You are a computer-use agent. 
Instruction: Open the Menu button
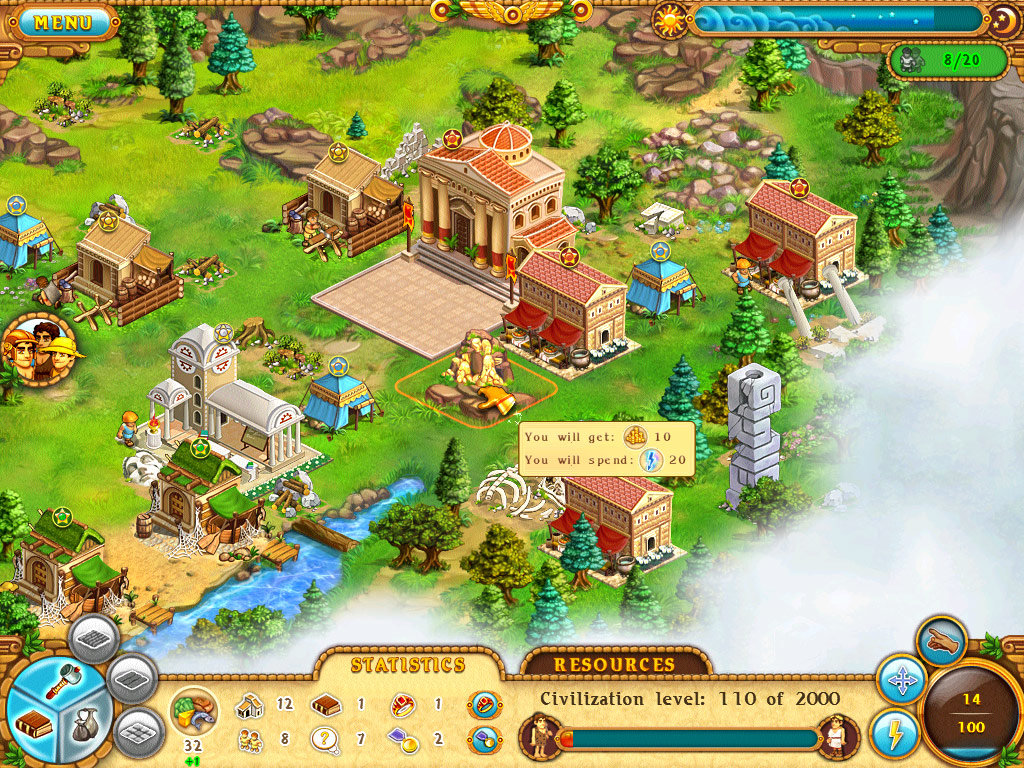point(63,22)
